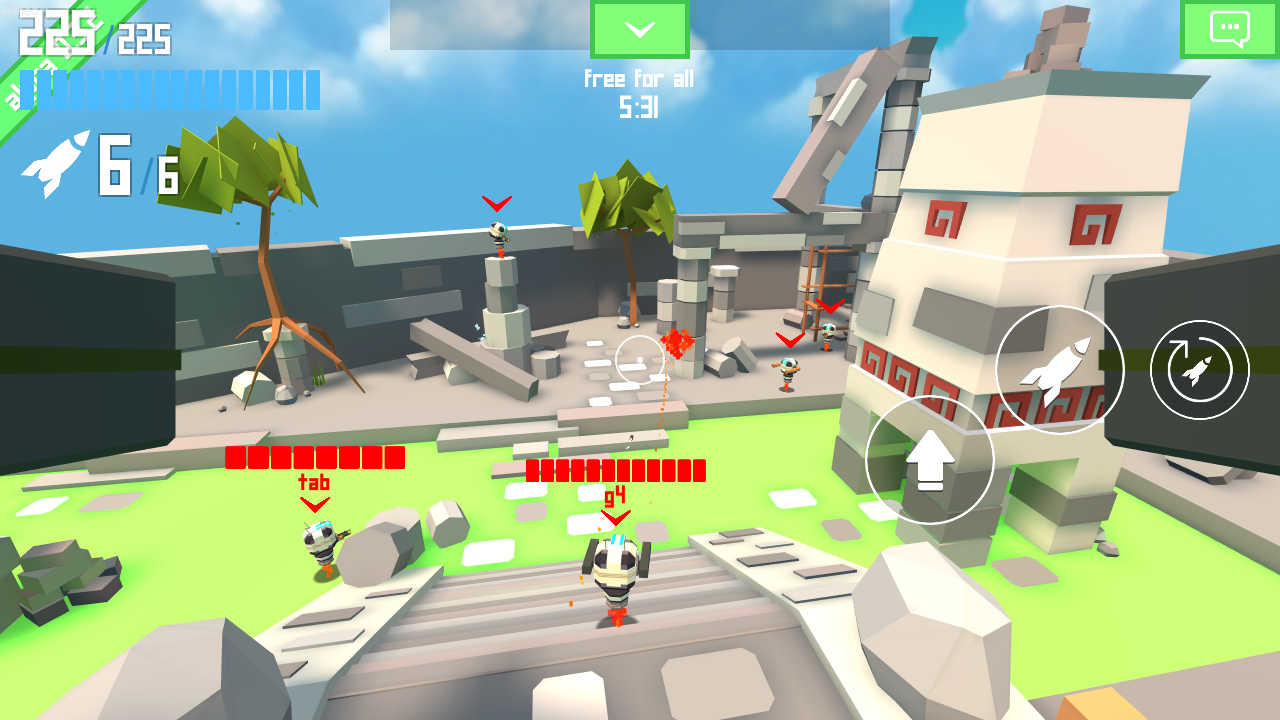This screenshot has height=720, width=1280.
Task: Tap the green chat bubble icon
Action: pyautogui.click(x=1228, y=30)
